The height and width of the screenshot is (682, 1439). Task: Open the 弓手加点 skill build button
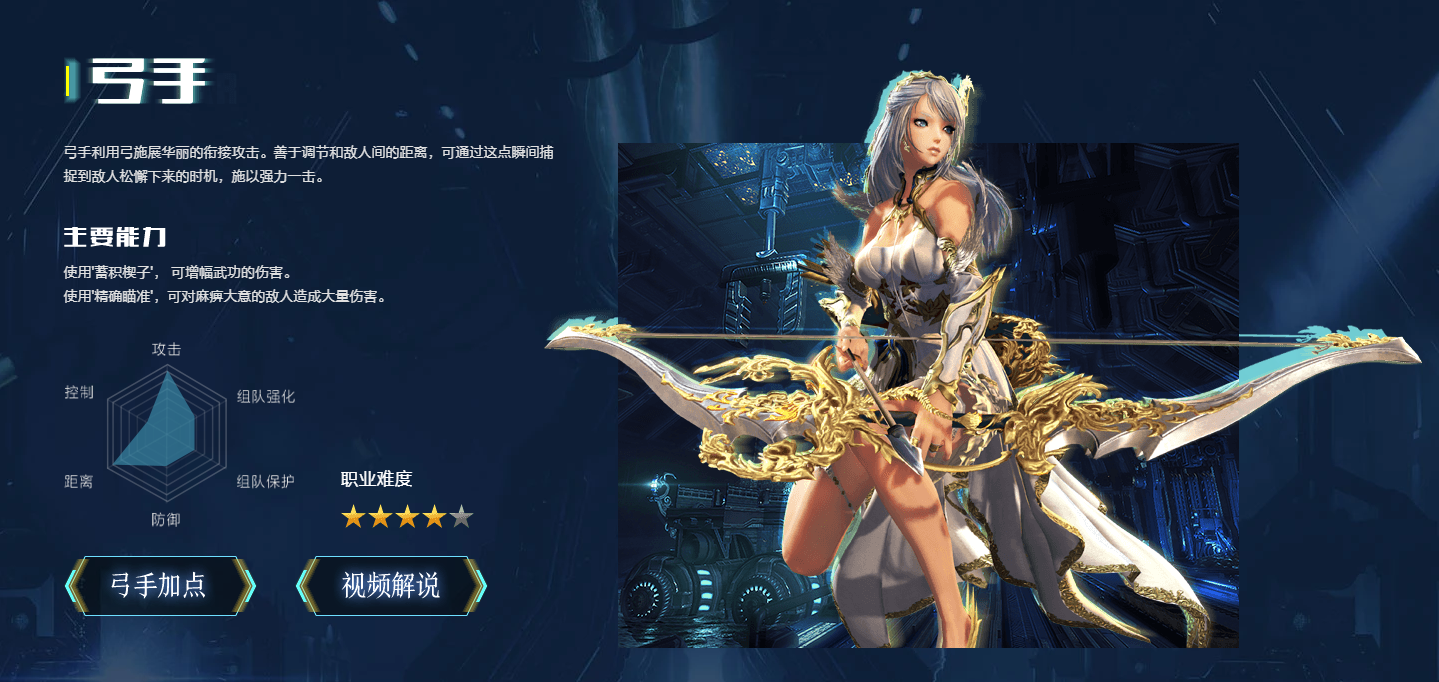(160, 586)
